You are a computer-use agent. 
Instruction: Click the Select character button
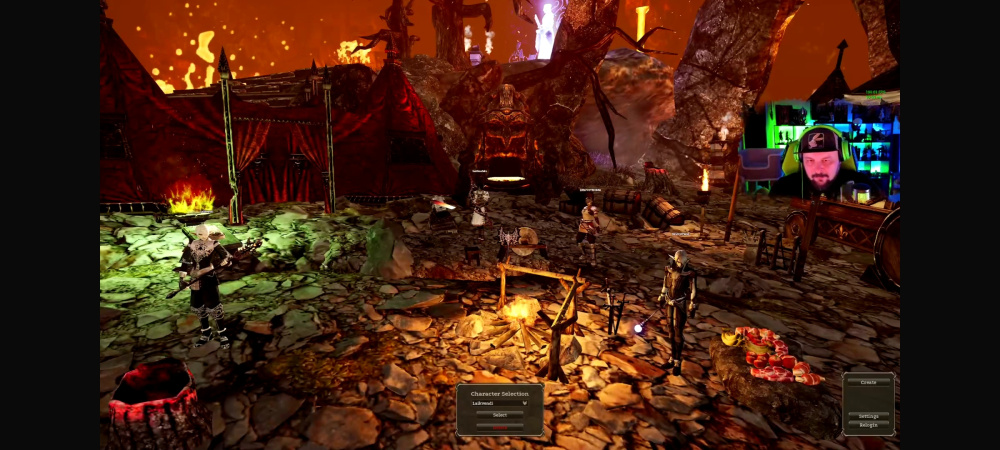coord(499,415)
